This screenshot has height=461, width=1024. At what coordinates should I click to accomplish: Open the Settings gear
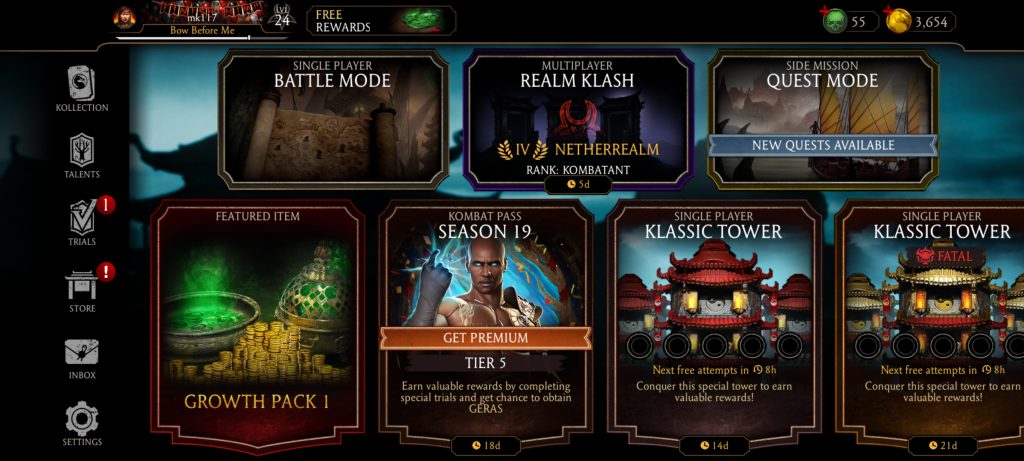tap(82, 423)
